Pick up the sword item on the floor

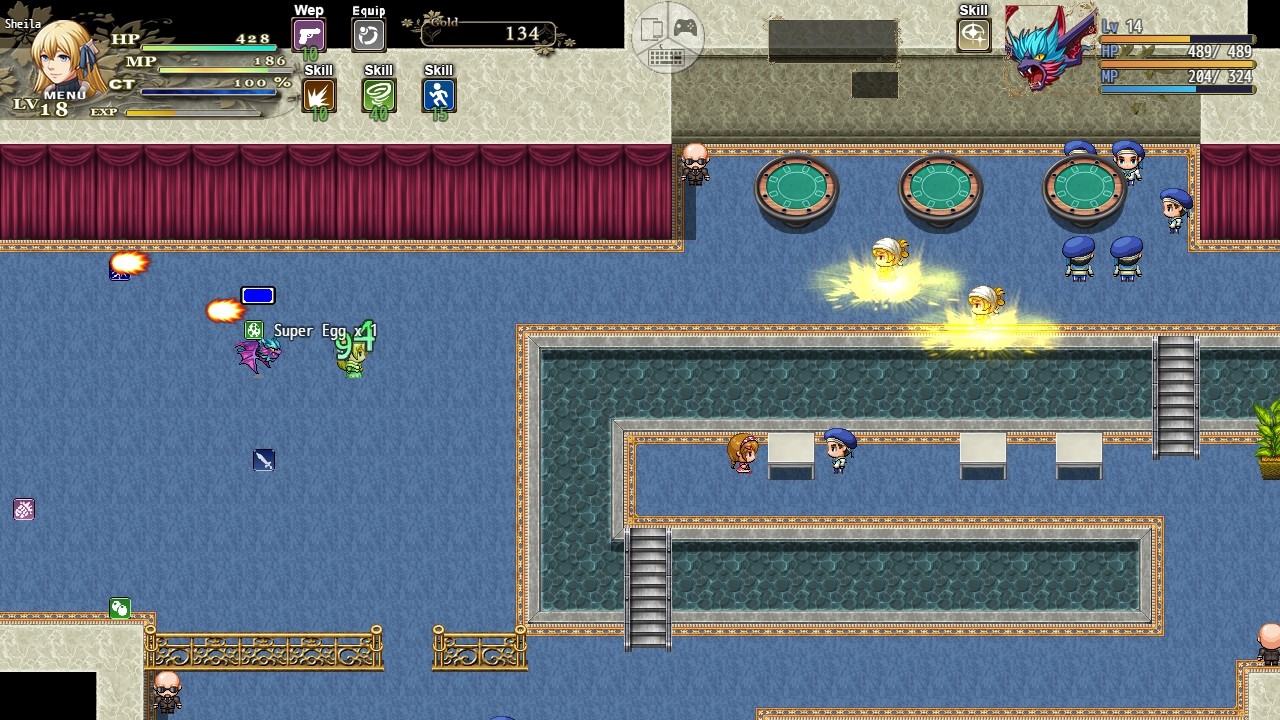(263, 460)
